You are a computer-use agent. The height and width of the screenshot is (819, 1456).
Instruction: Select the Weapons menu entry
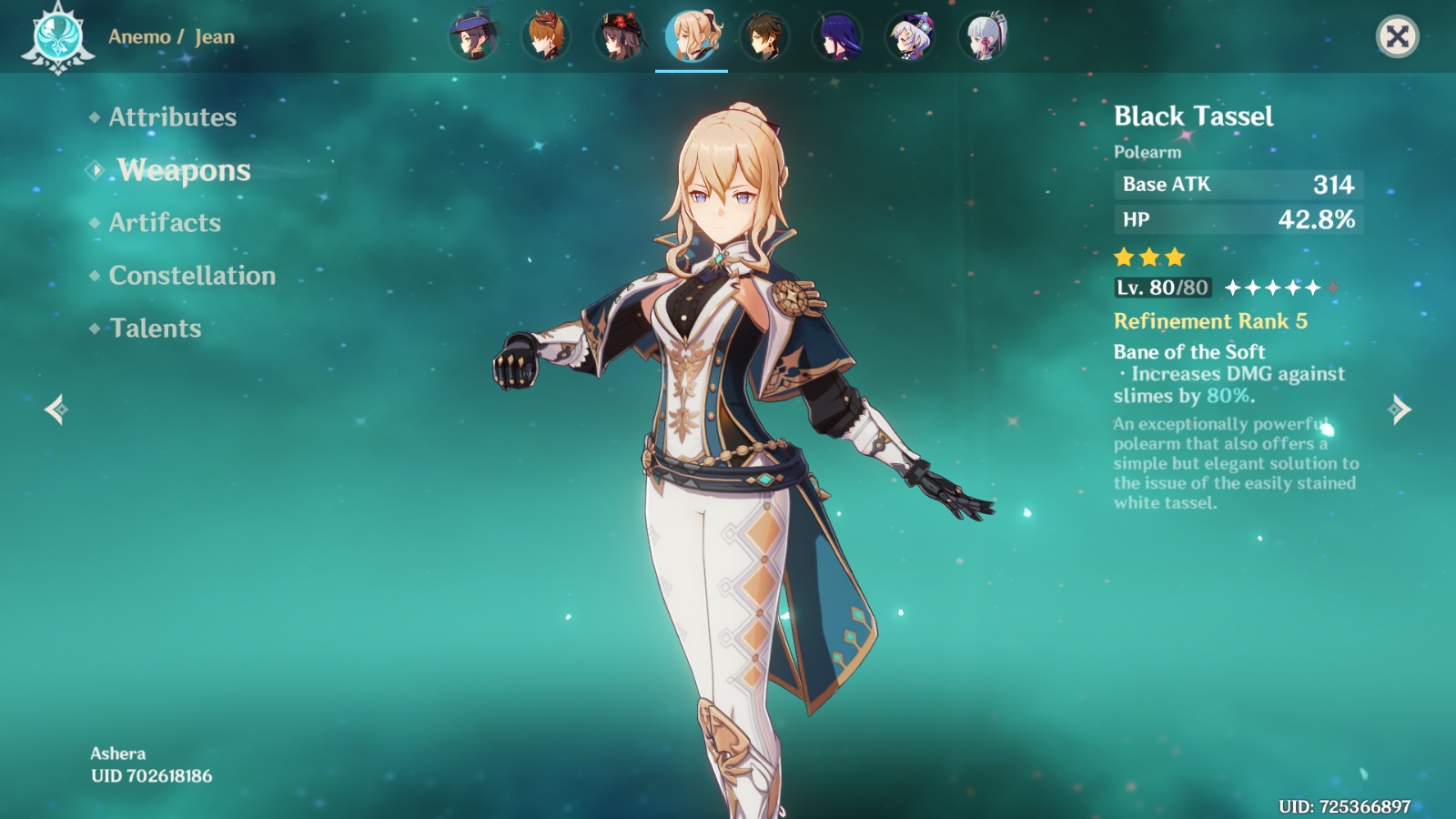click(183, 170)
